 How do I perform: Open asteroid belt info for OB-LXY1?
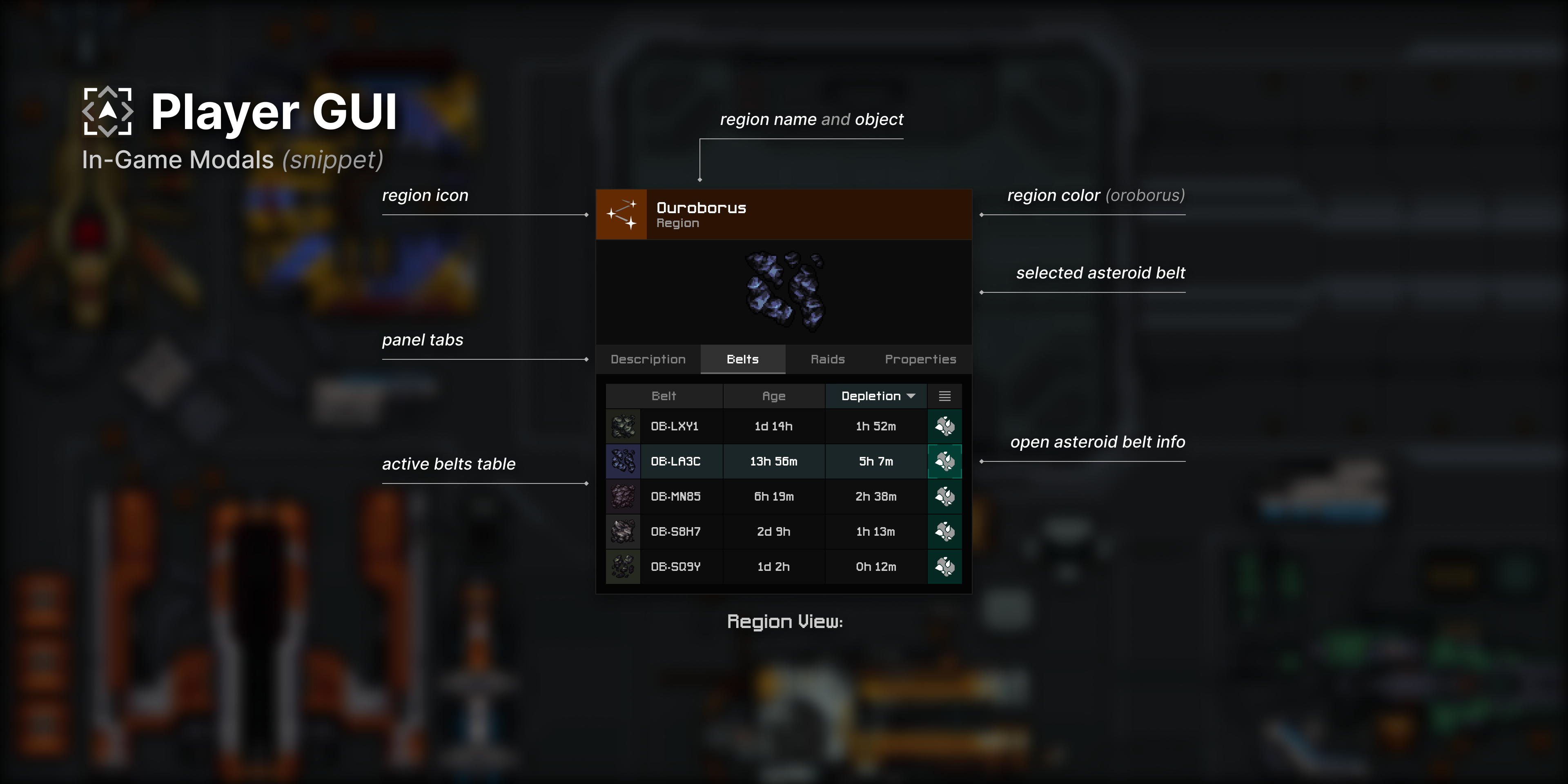point(945,426)
